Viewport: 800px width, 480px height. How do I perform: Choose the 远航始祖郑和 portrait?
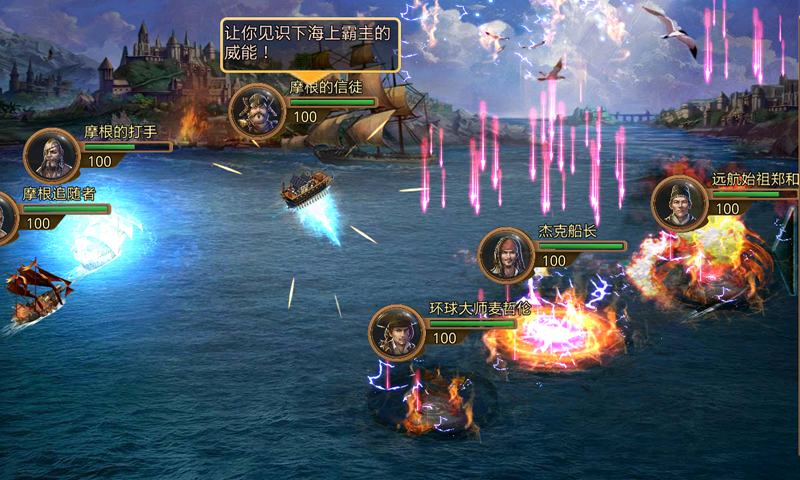(x=680, y=203)
